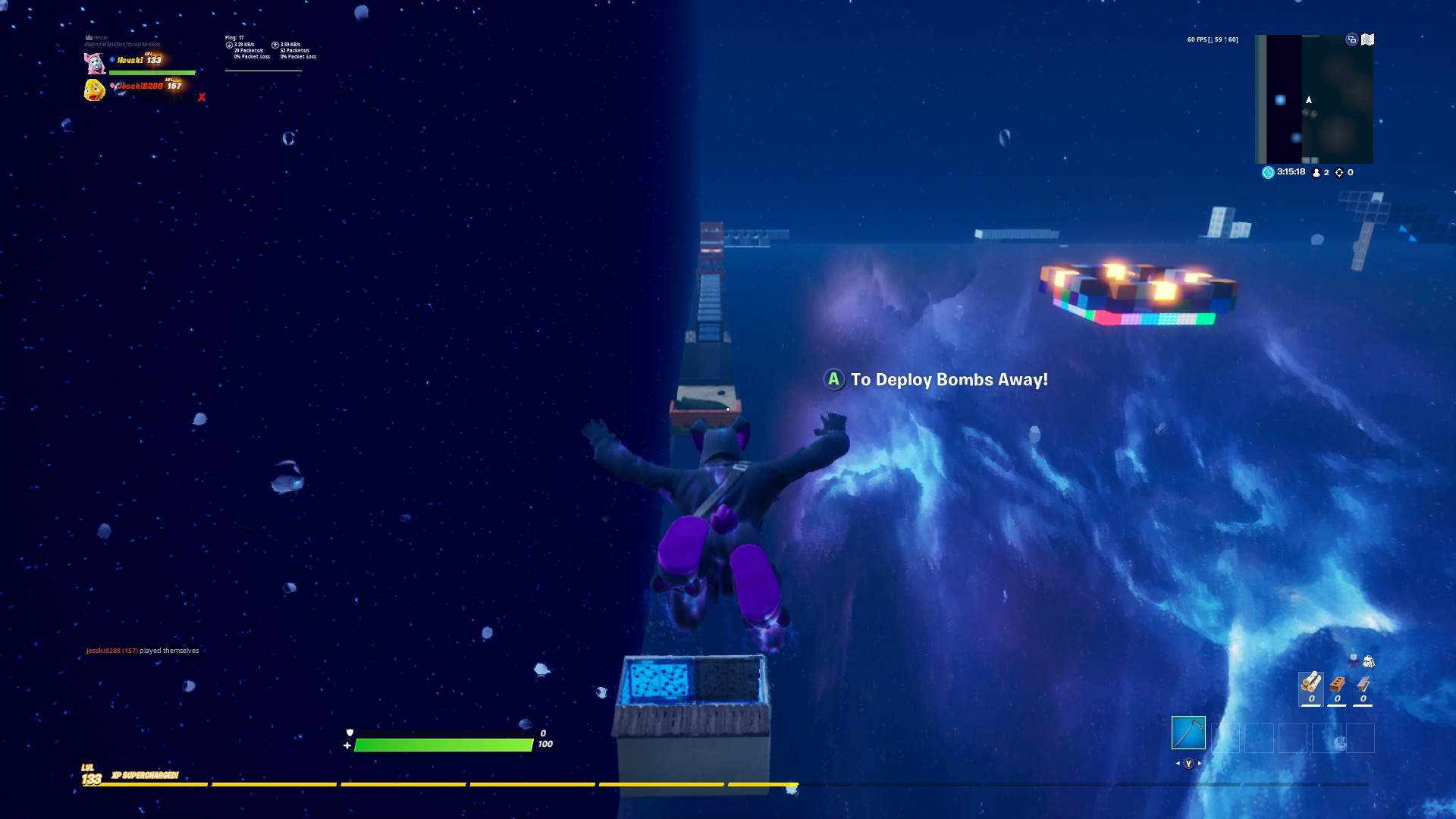1456x819 pixels.
Task: Click the right arrow beside the Y button
Action: click(1200, 764)
